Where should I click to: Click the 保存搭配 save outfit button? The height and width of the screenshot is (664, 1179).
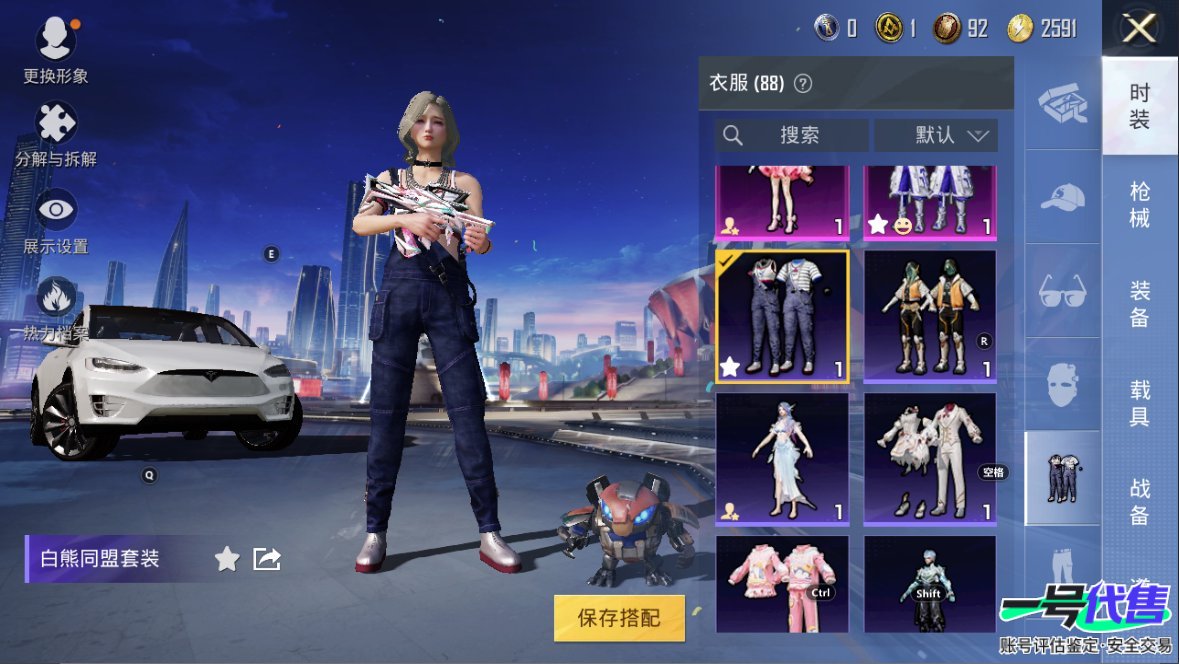point(619,618)
